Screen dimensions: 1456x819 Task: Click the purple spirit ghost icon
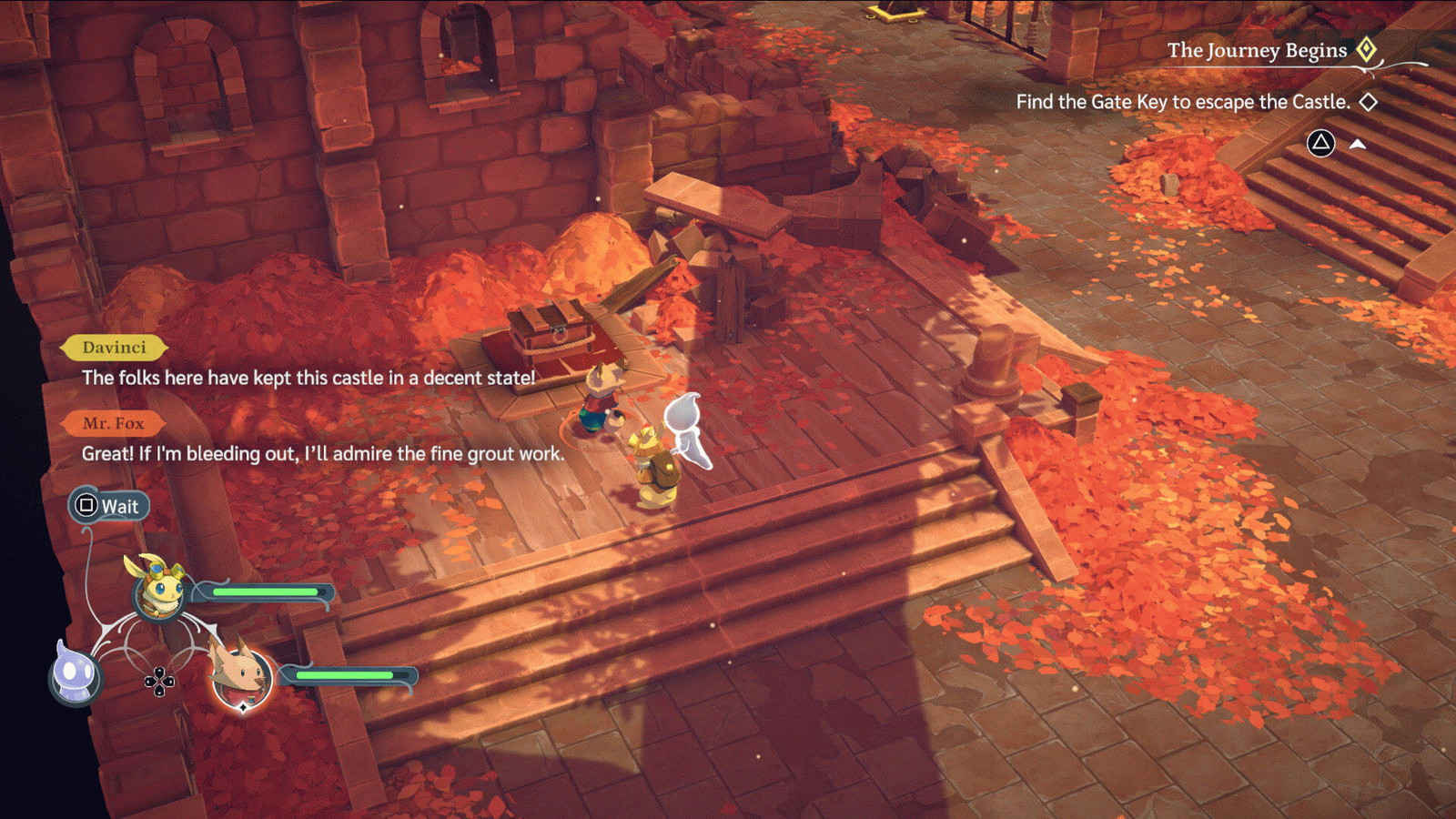point(76,675)
